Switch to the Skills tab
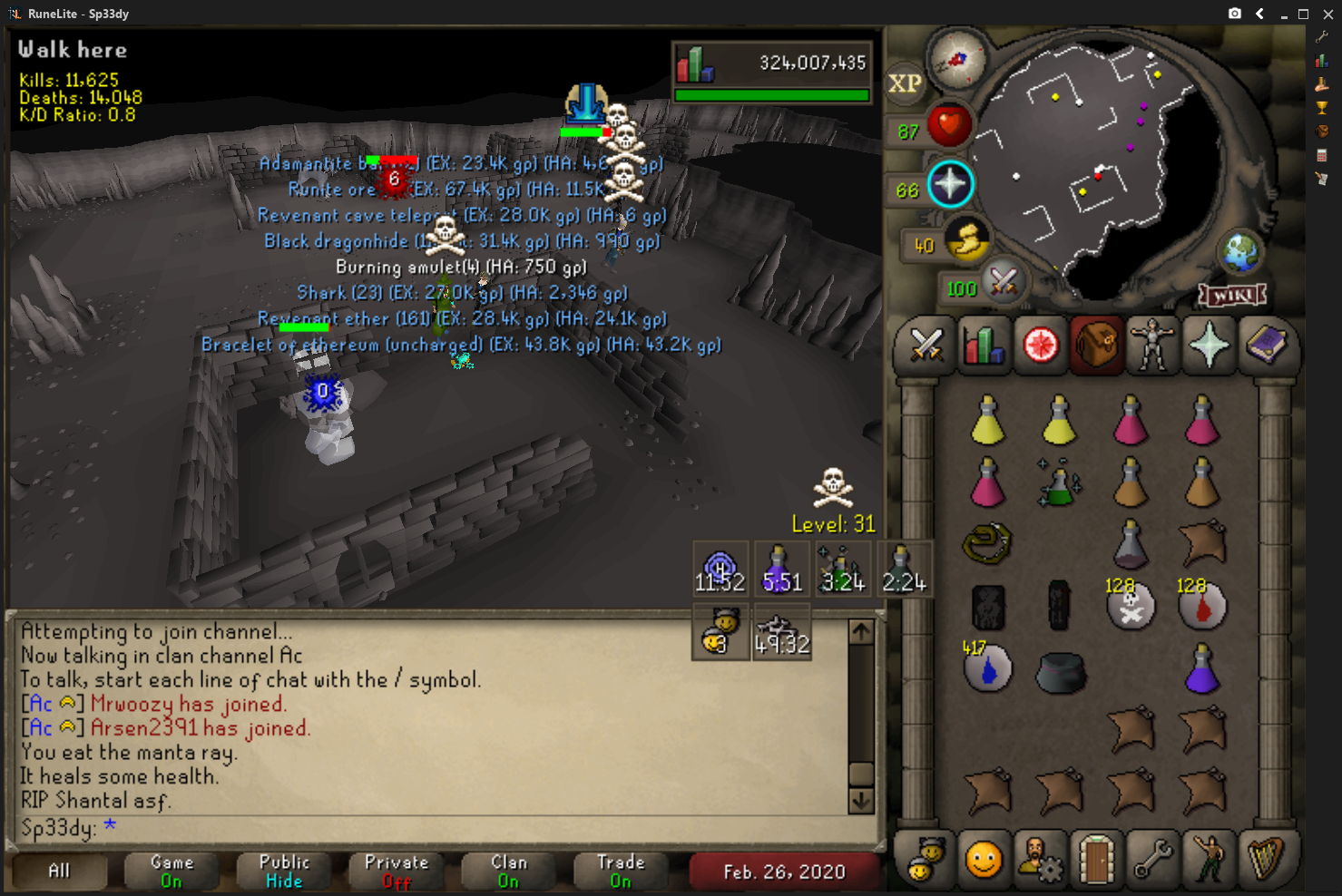Image resolution: width=1342 pixels, height=896 pixels. [x=983, y=346]
